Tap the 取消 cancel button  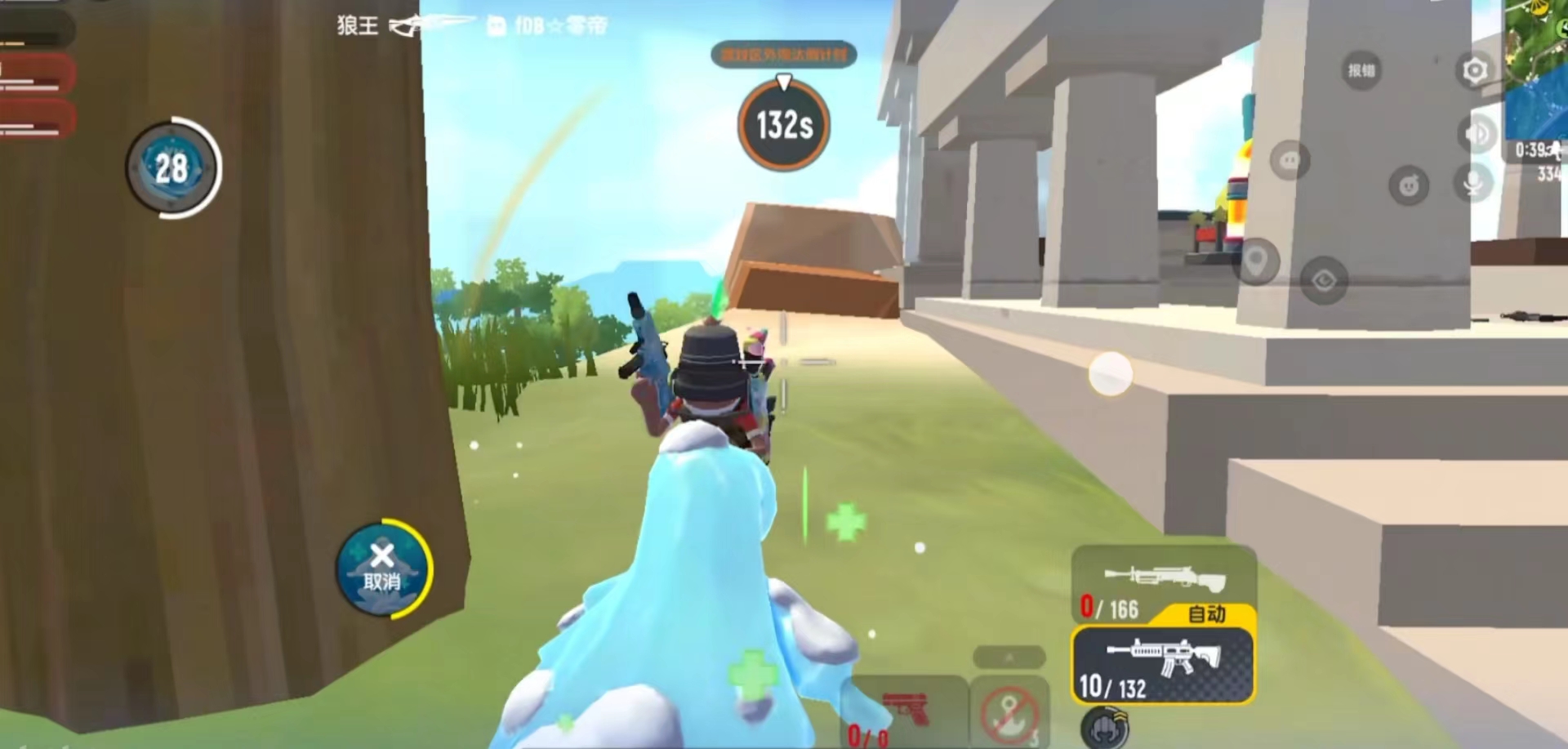382,568
